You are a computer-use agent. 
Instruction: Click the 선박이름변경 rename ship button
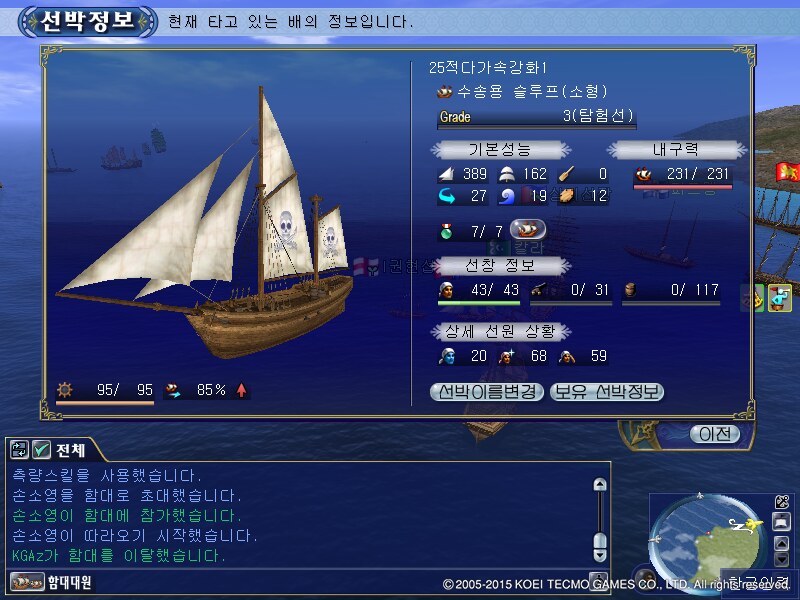(487, 392)
